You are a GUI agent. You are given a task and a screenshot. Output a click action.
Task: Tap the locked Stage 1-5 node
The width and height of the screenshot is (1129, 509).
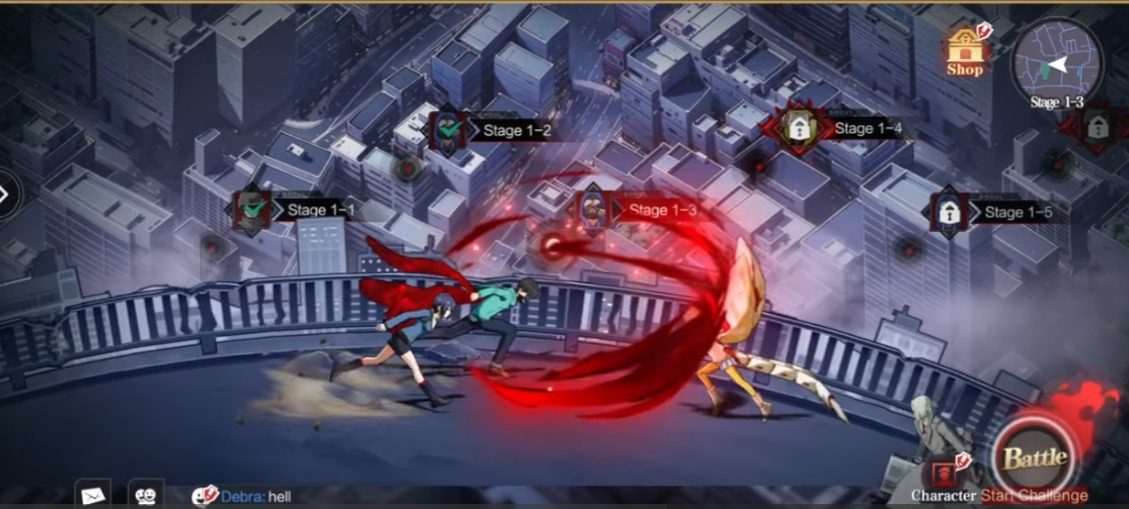coord(947,212)
